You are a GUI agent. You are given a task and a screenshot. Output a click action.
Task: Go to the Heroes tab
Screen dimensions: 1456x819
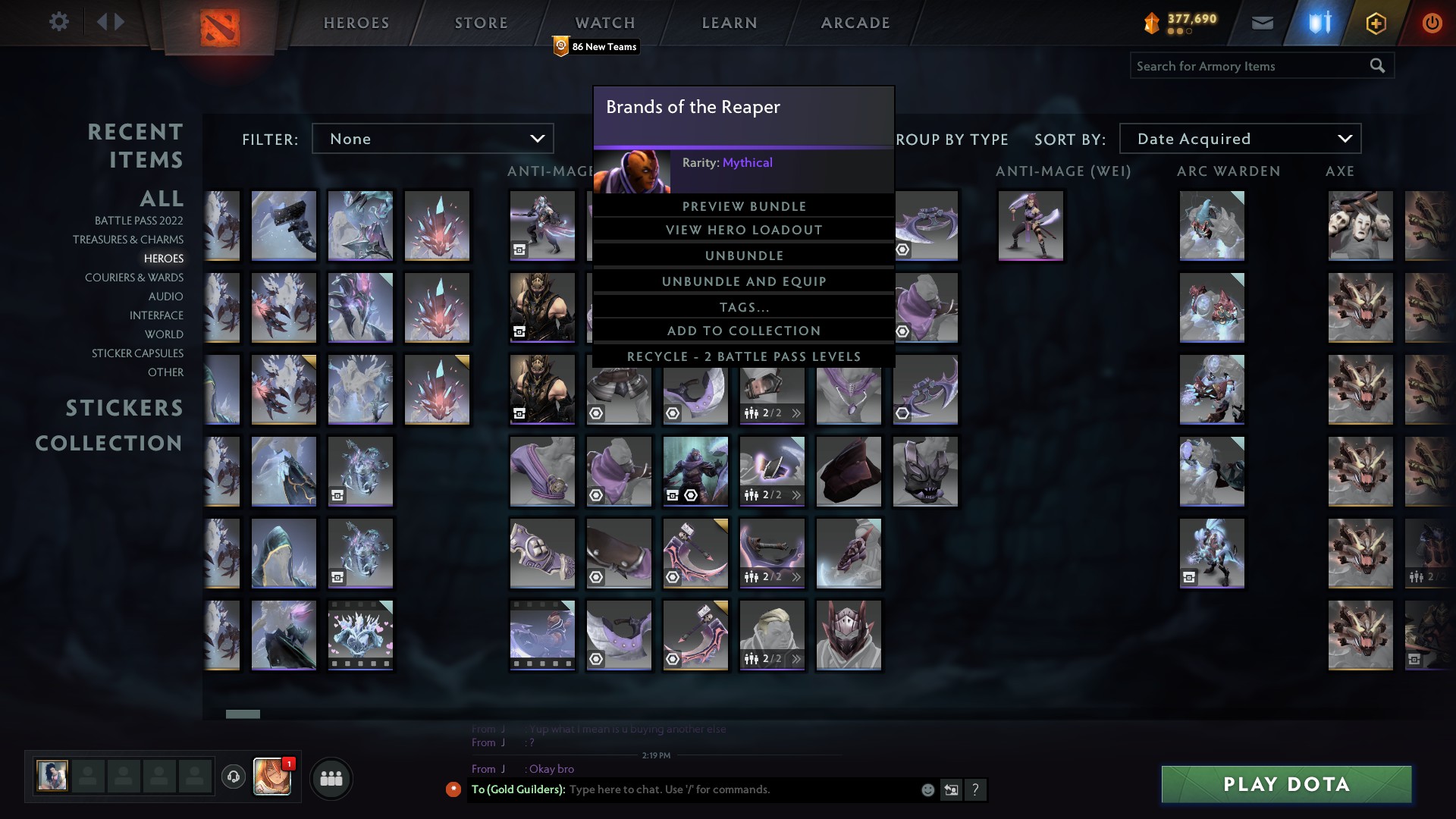pos(356,23)
